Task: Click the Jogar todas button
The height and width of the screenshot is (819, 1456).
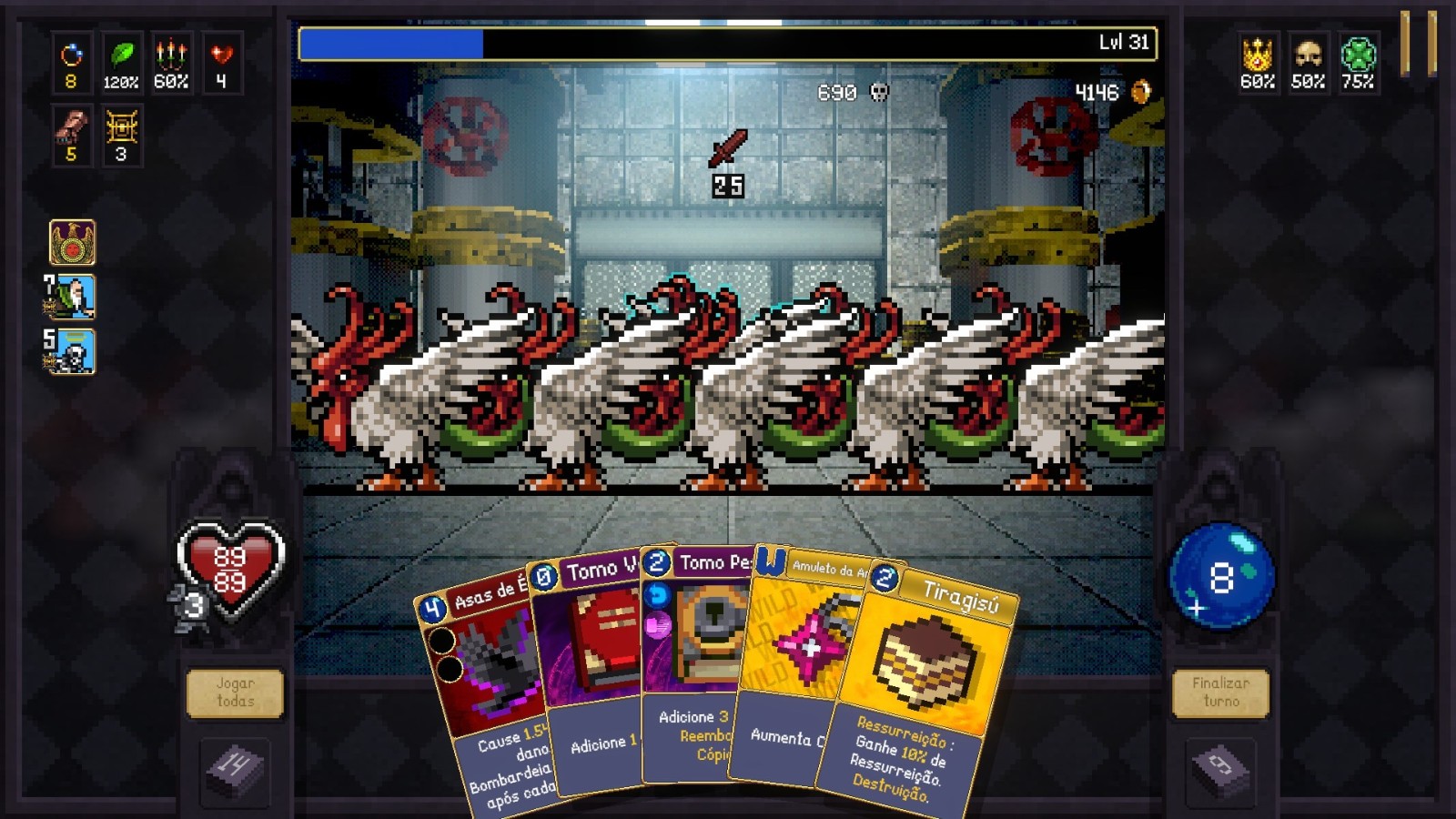Action: click(x=235, y=693)
